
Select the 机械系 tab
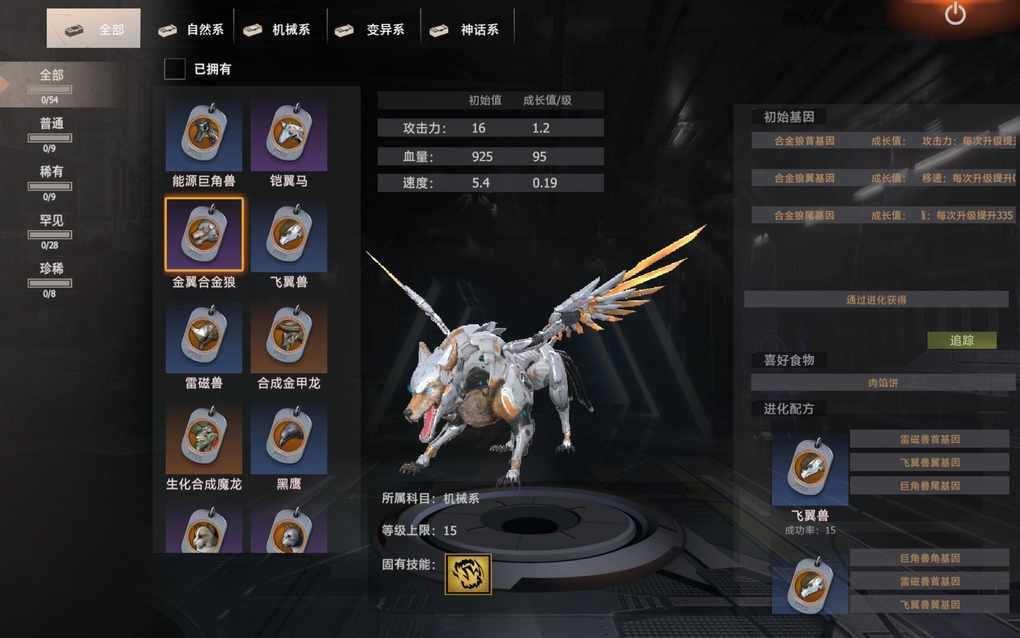[x=277, y=29]
